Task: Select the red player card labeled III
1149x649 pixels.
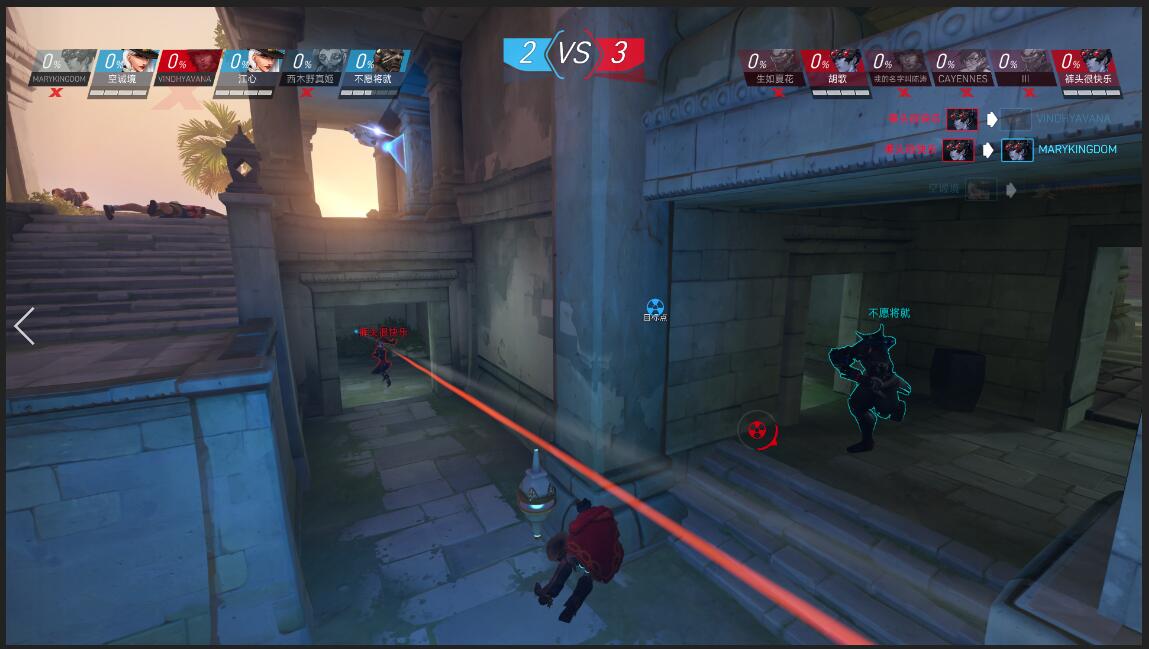Action: pos(1024,70)
